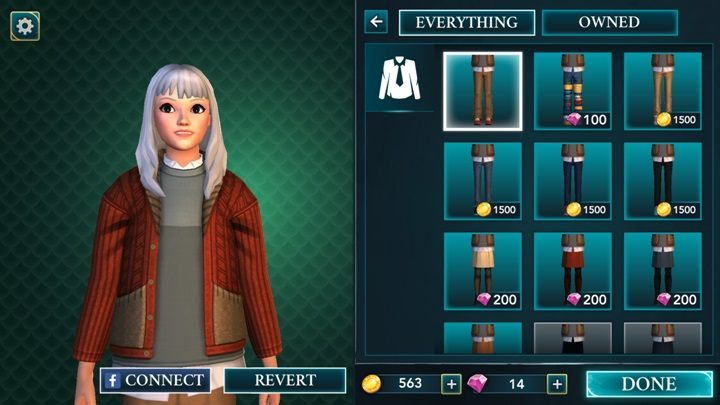
Task: Confirm outfit with the Done button
Action: pos(648,383)
